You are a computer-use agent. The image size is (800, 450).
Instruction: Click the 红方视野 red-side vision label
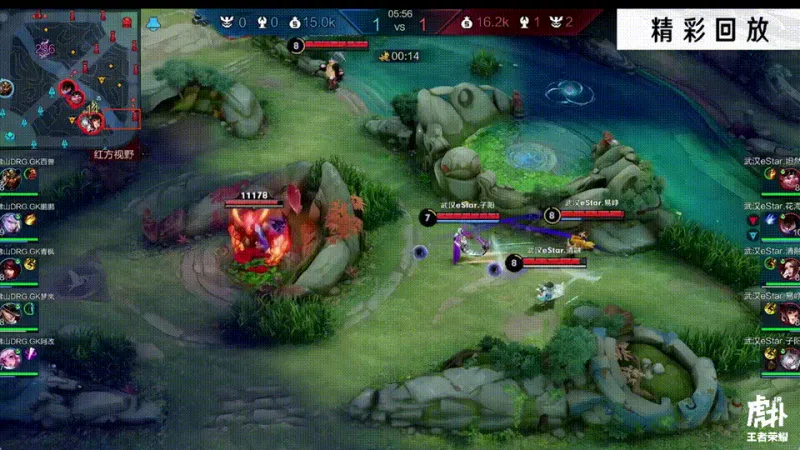112,154
